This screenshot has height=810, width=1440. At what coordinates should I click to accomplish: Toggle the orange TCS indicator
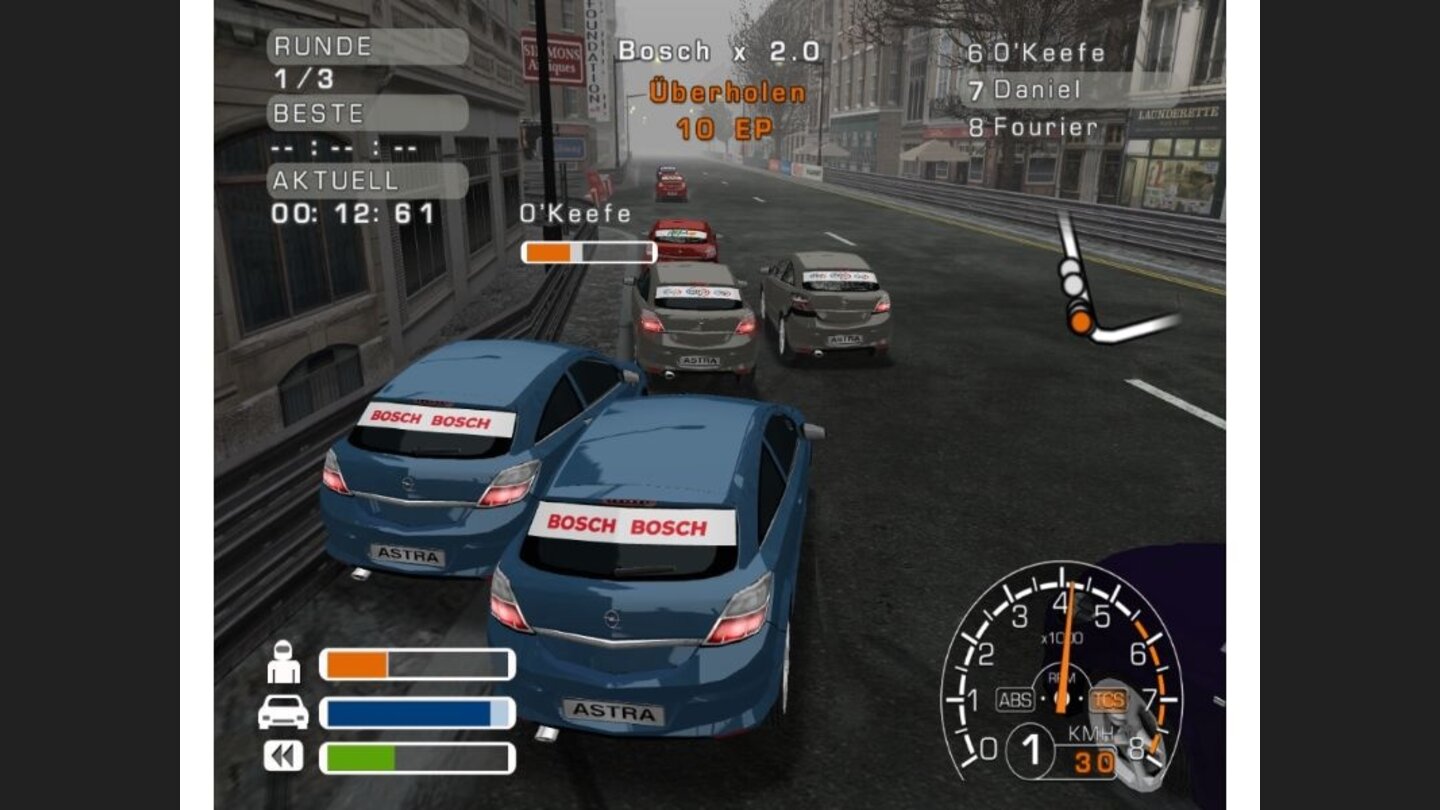click(x=1107, y=700)
